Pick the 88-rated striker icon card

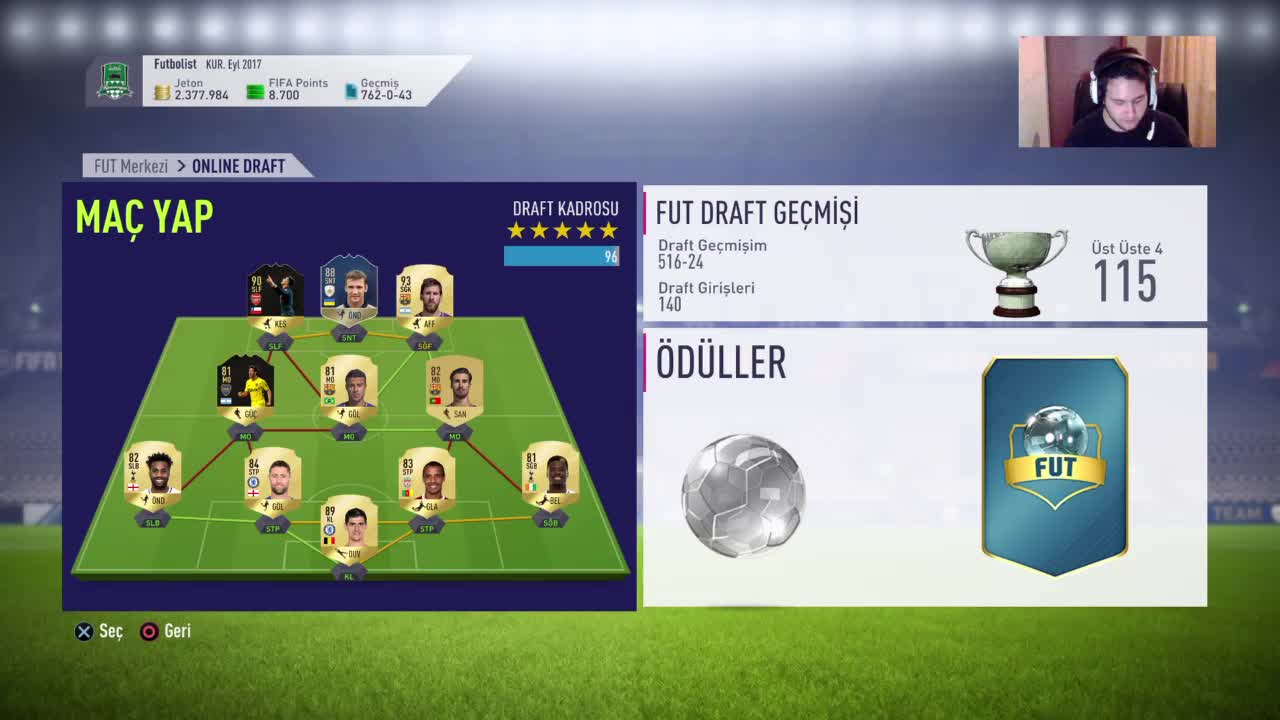click(349, 290)
